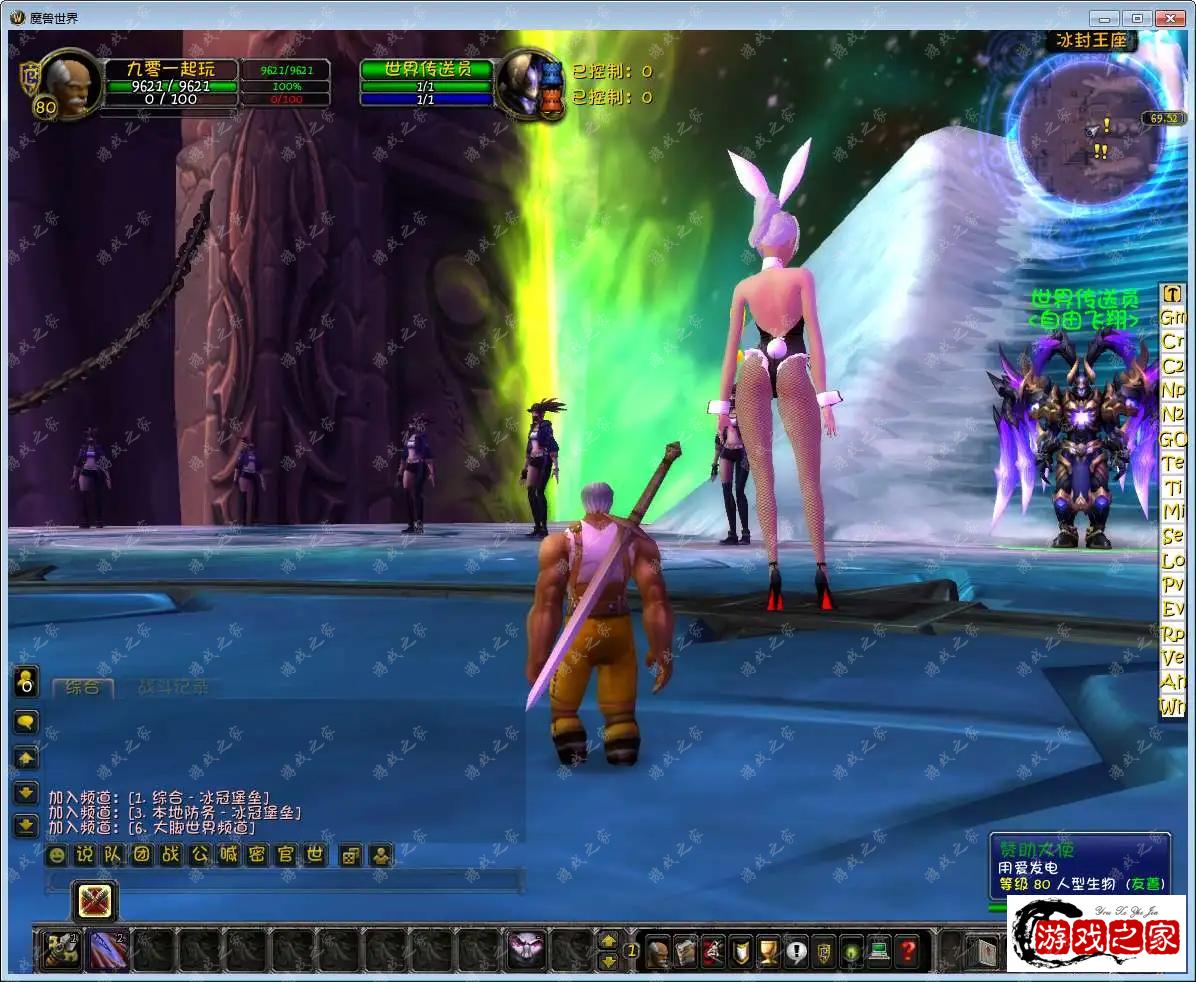Viewport: 1196px width, 982px height.
Task: Select the 公 guild channel button
Action: [x=200, y=855]
